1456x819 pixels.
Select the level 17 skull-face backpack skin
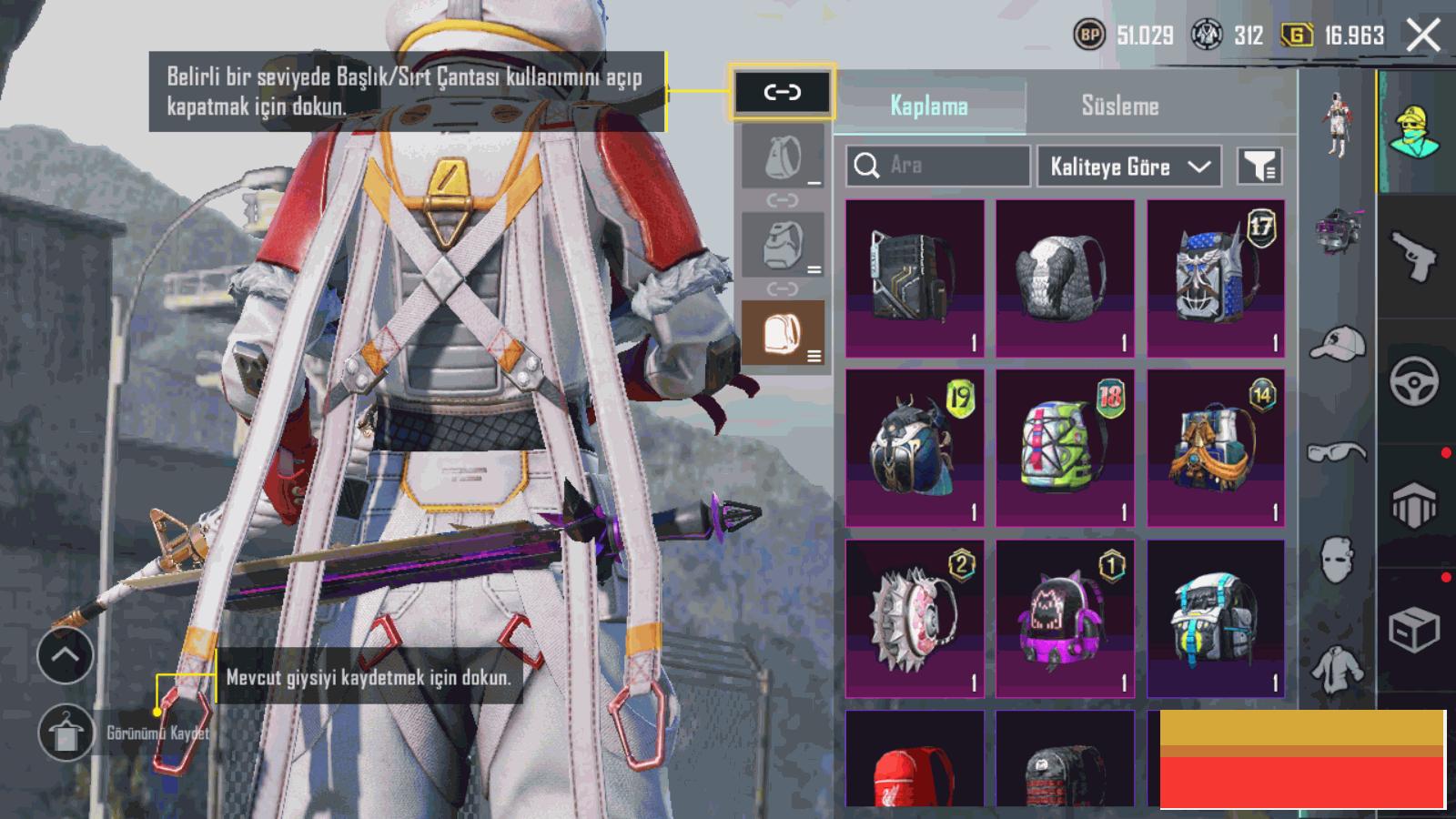1216,278
